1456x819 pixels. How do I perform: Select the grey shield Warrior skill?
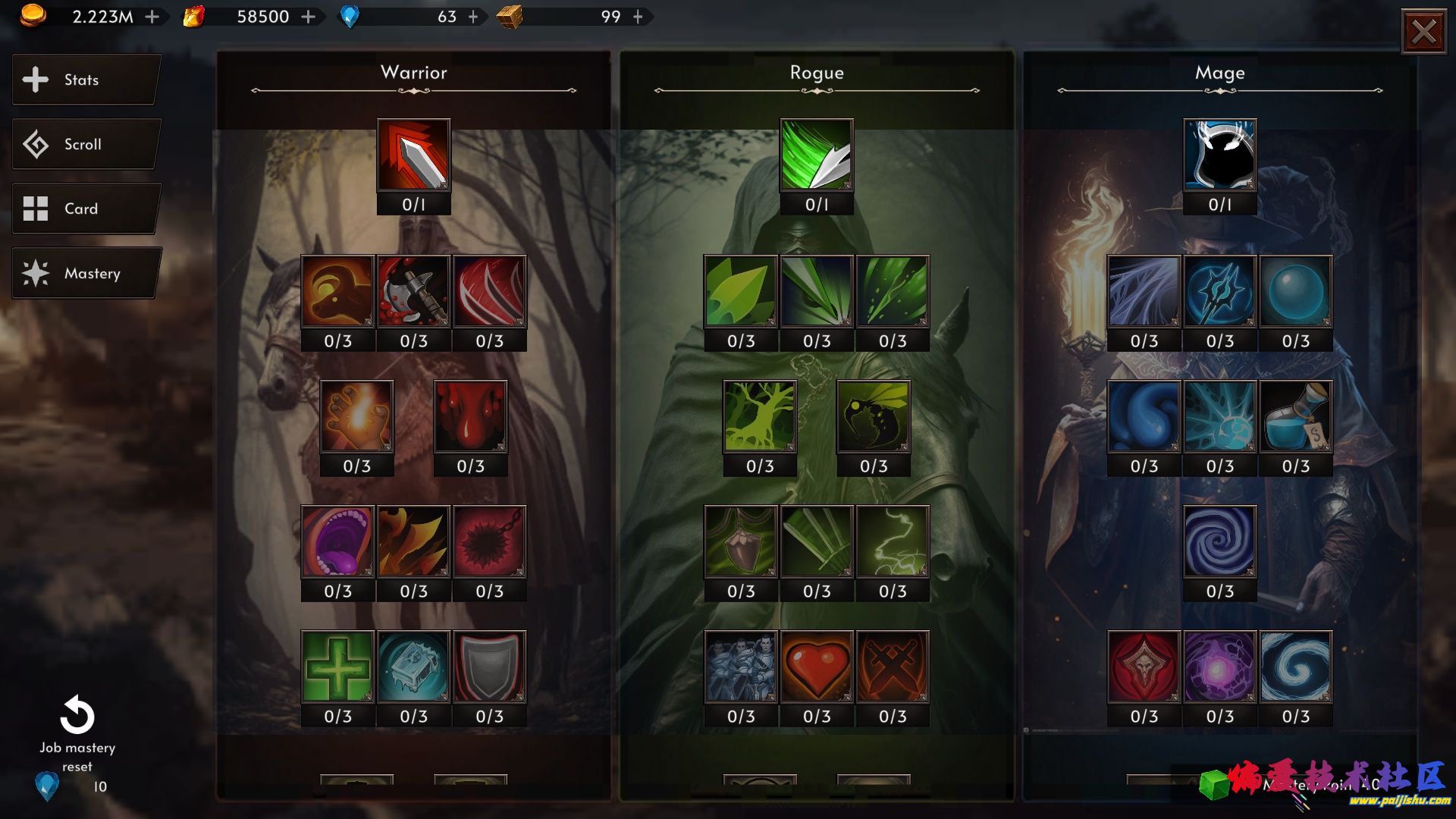[x=489, y=667]
